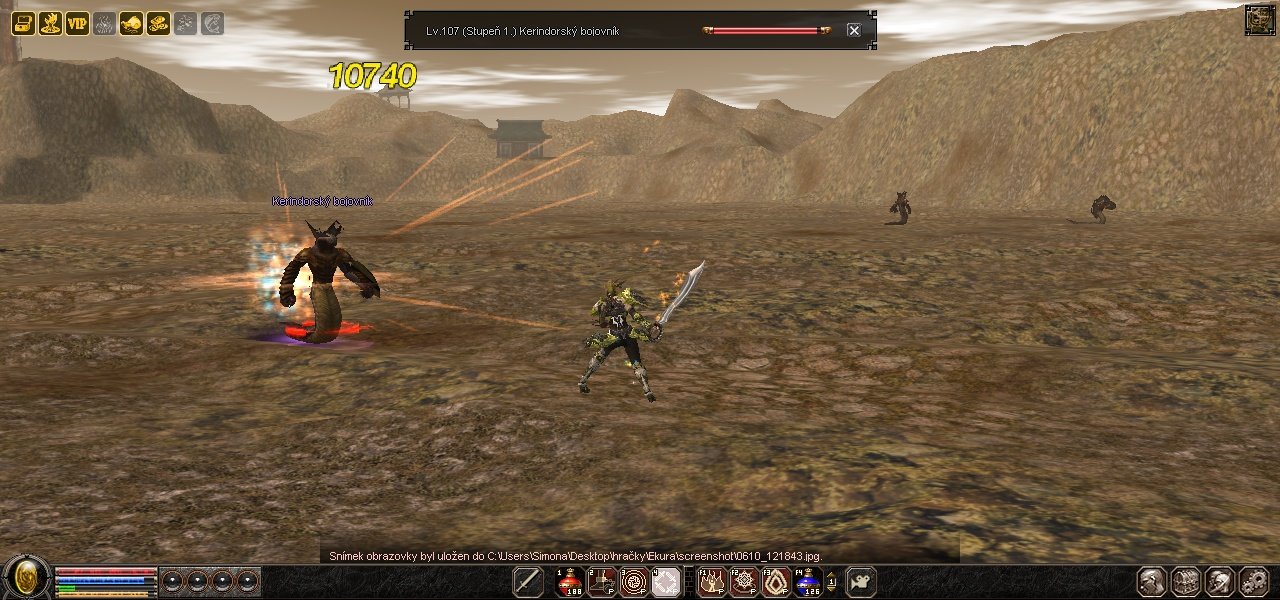1280x600 pixels.
Task: Trigger the crossed swords skill in slot 4
Action: pos(666,581)
